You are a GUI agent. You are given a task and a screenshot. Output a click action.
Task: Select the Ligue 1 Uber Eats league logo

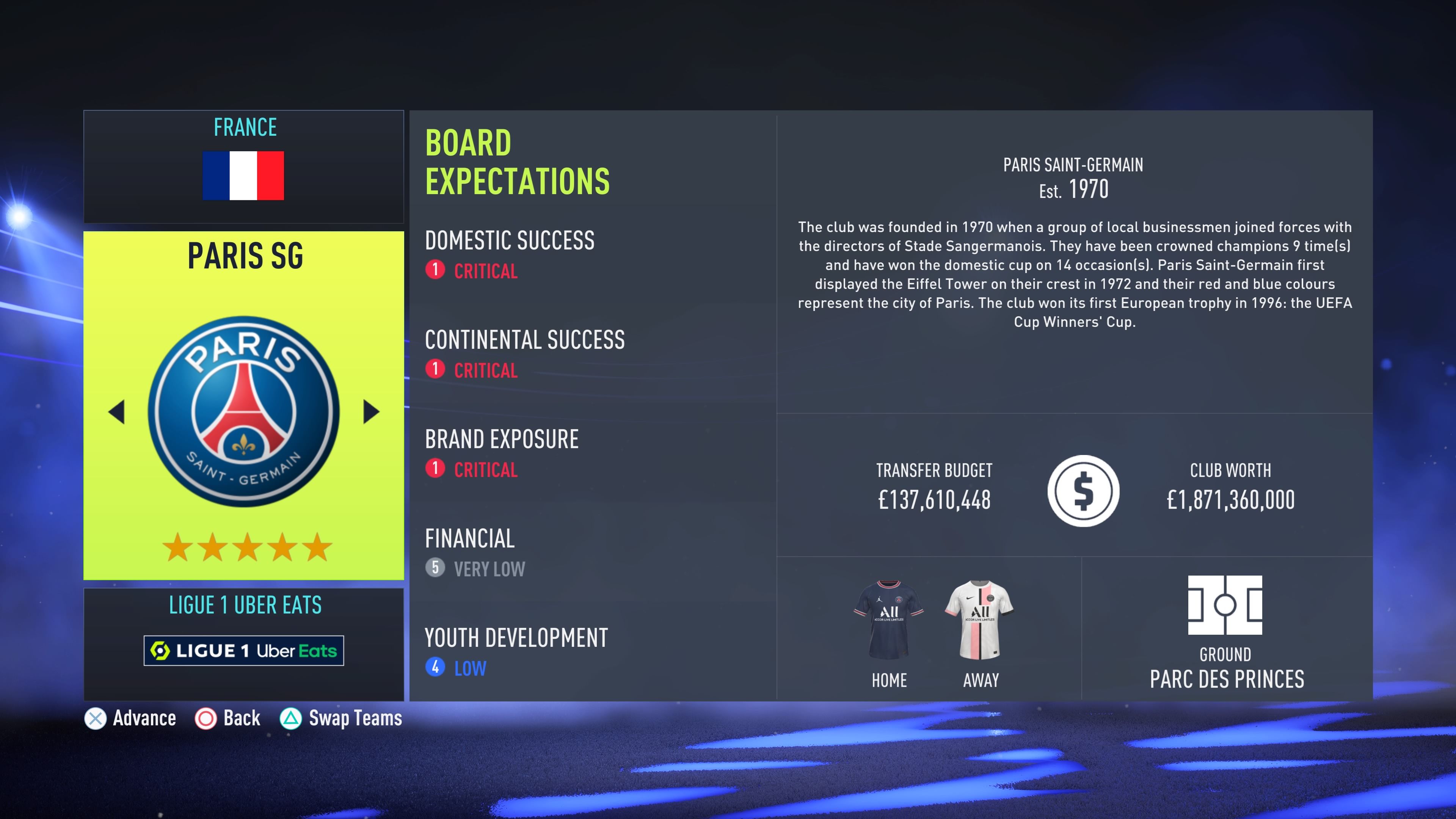click(243, 651)
